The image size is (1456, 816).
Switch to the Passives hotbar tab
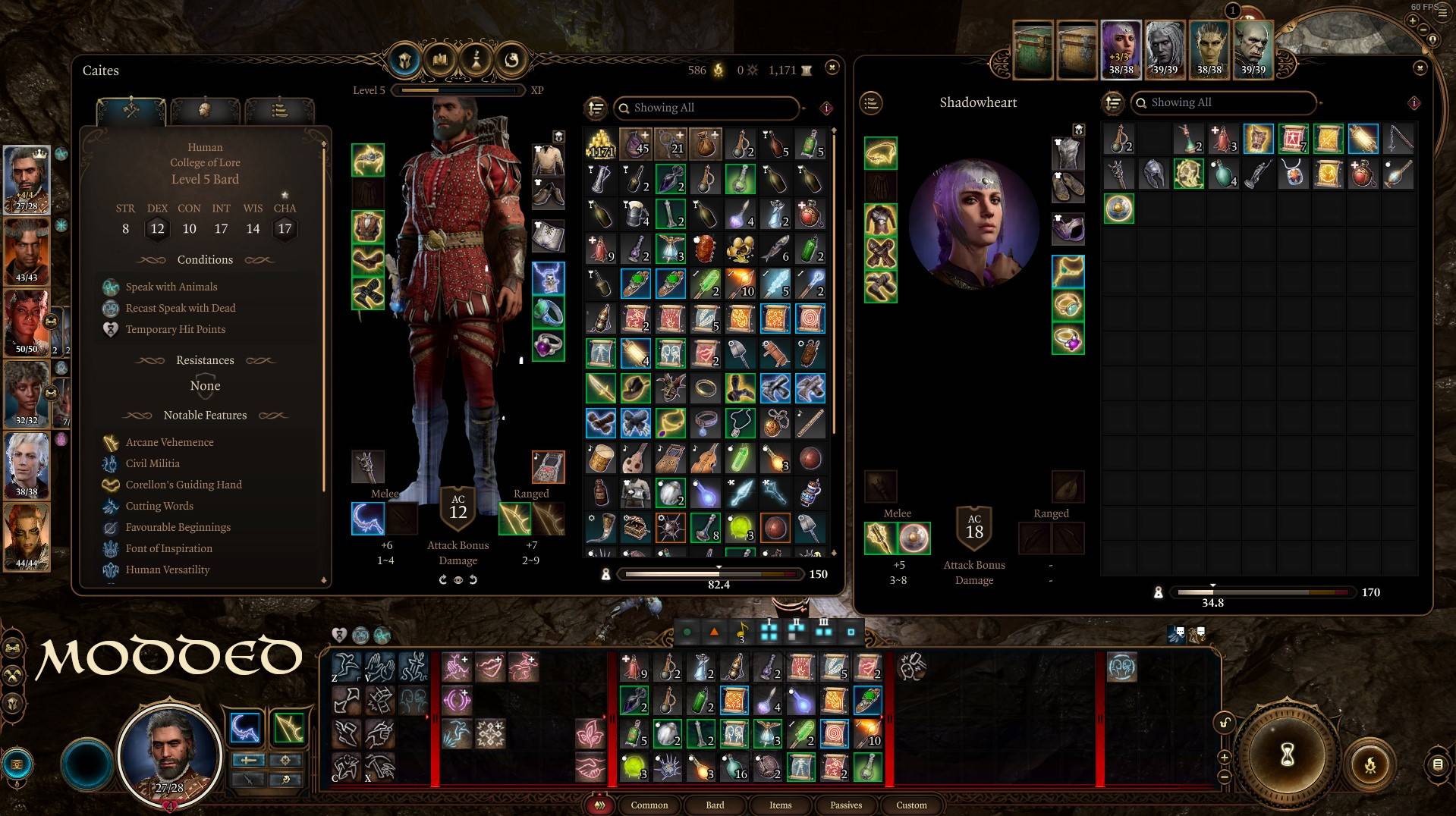click(845, 805)
